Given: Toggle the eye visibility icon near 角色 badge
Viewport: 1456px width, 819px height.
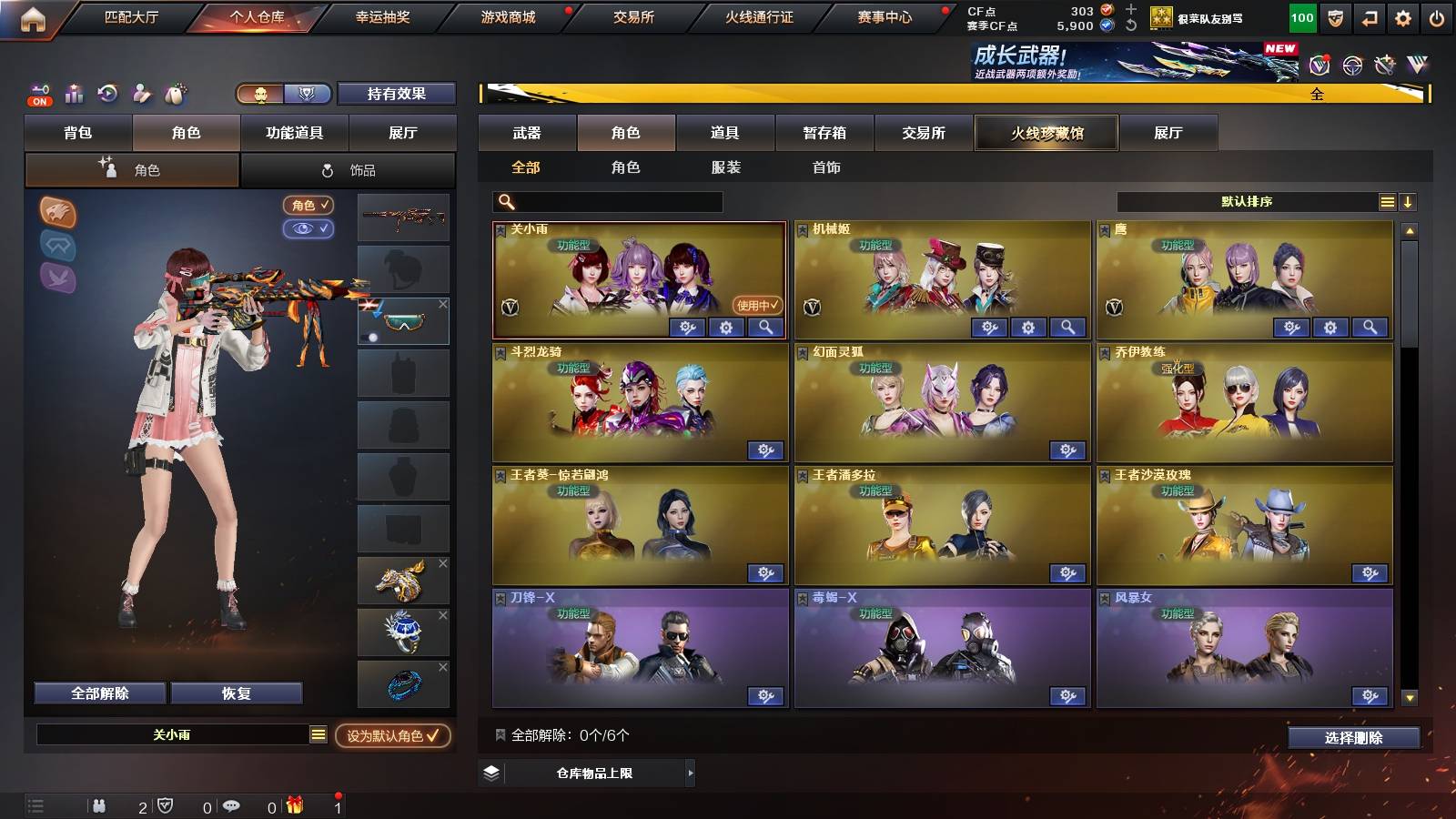Looking at the screenshot, I should pos(310,229).
